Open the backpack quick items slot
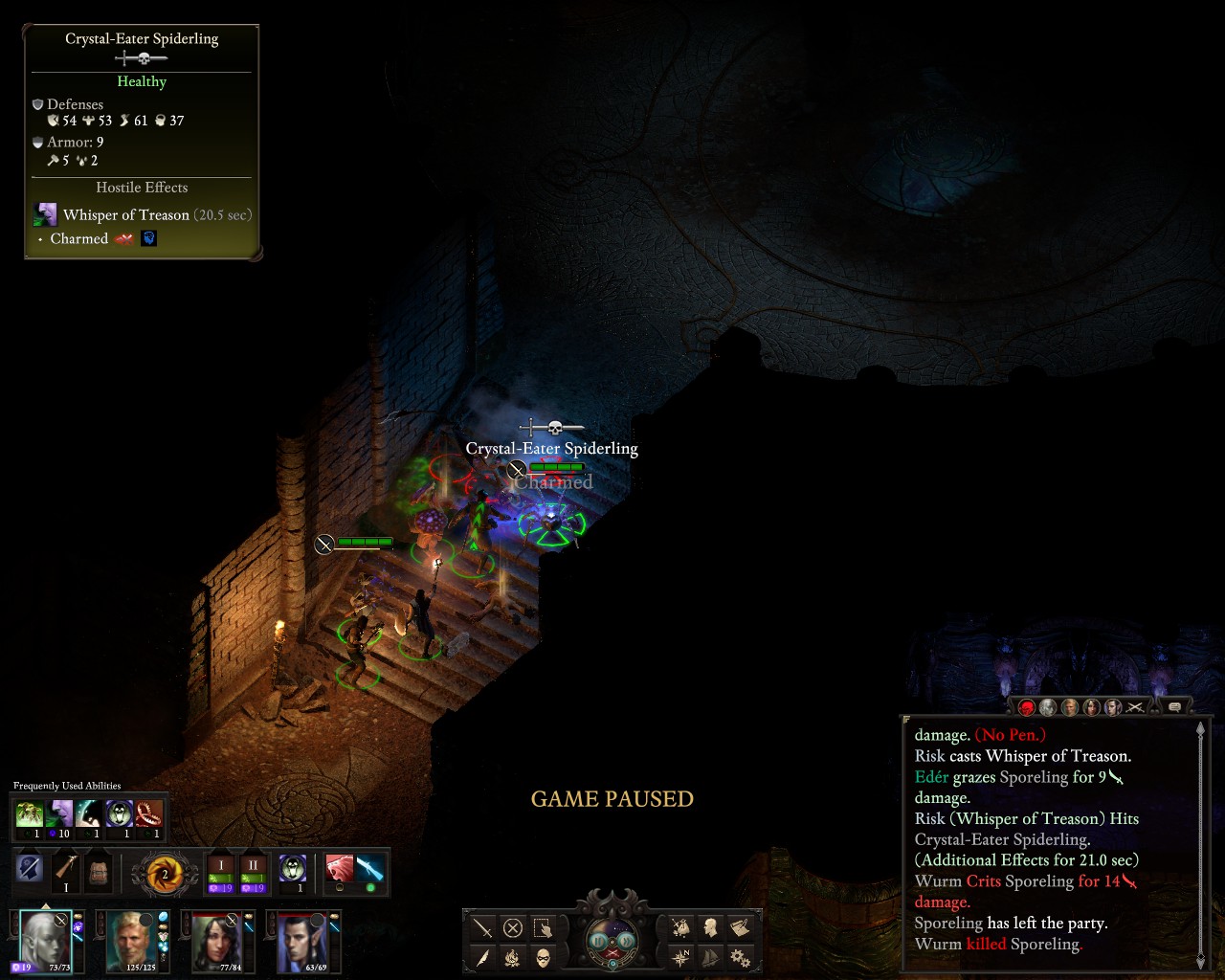 pyautogui.click(x=99, y=872)
